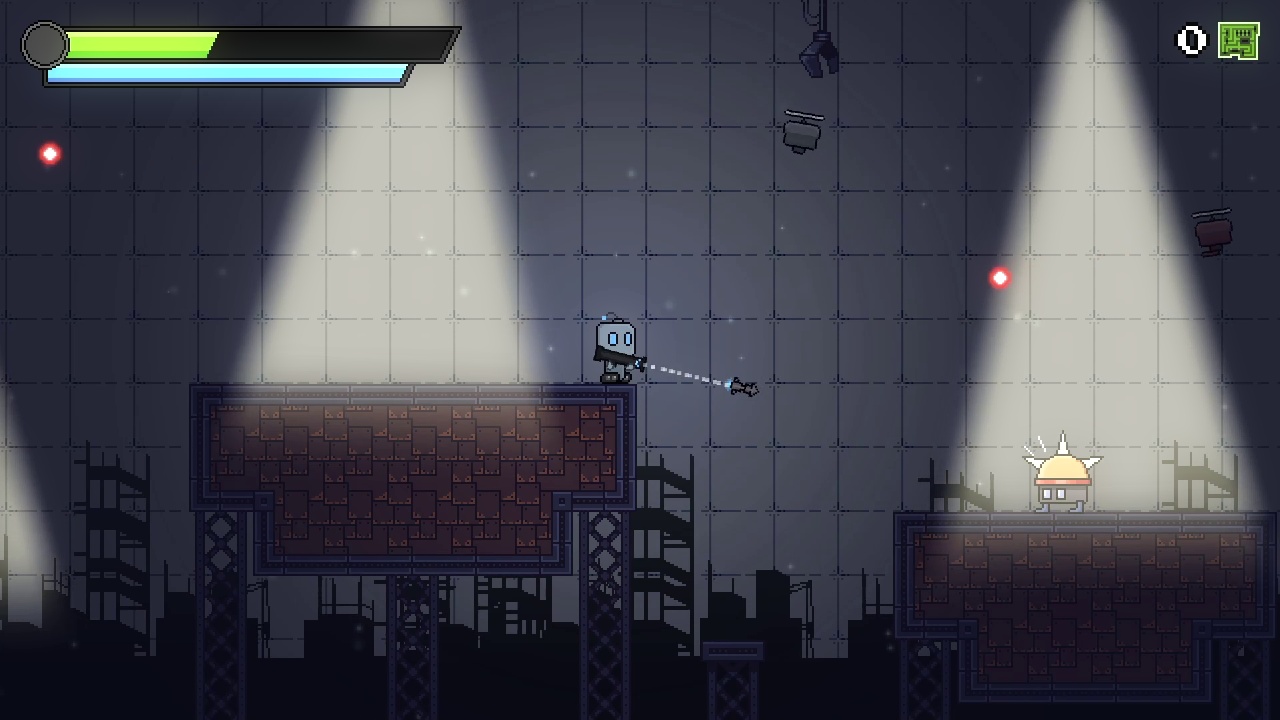Click the circular character portrait near the health bar
The width and height of the screenshot is (1280, 720).
(44, 45)
